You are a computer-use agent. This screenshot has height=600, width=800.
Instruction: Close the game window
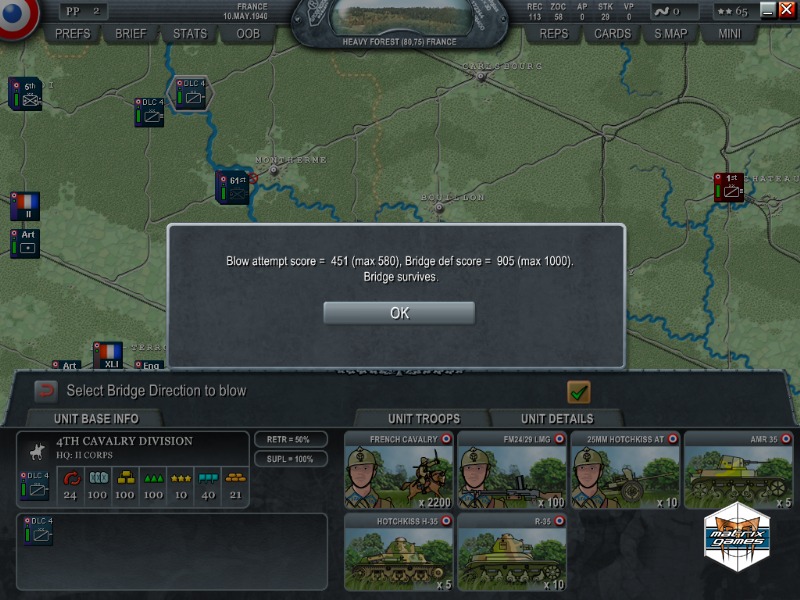[785, 10]
